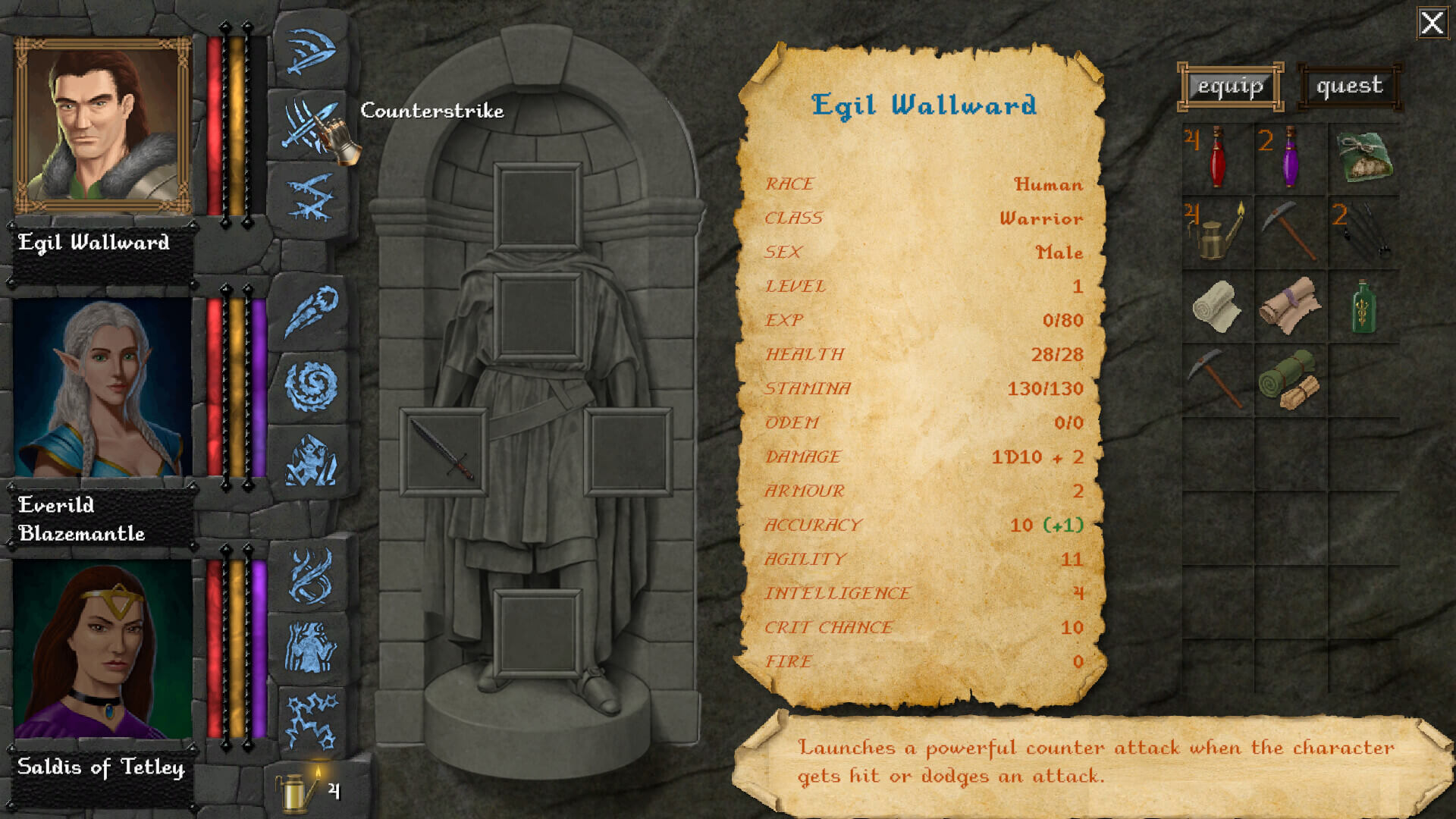Select Egil Wallward's portrait
Screen dimensions: 1456x819
click(x=102, y=126)
